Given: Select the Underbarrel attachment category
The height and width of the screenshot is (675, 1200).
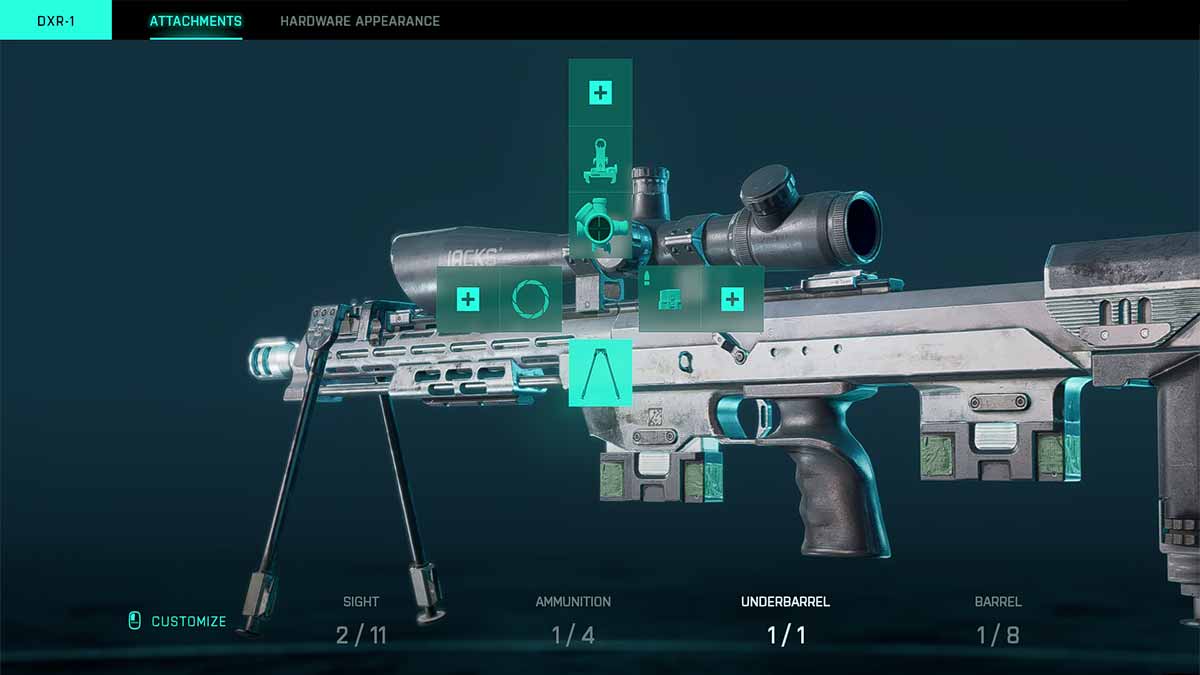Looking at the screenshot, I should (785, 620).
